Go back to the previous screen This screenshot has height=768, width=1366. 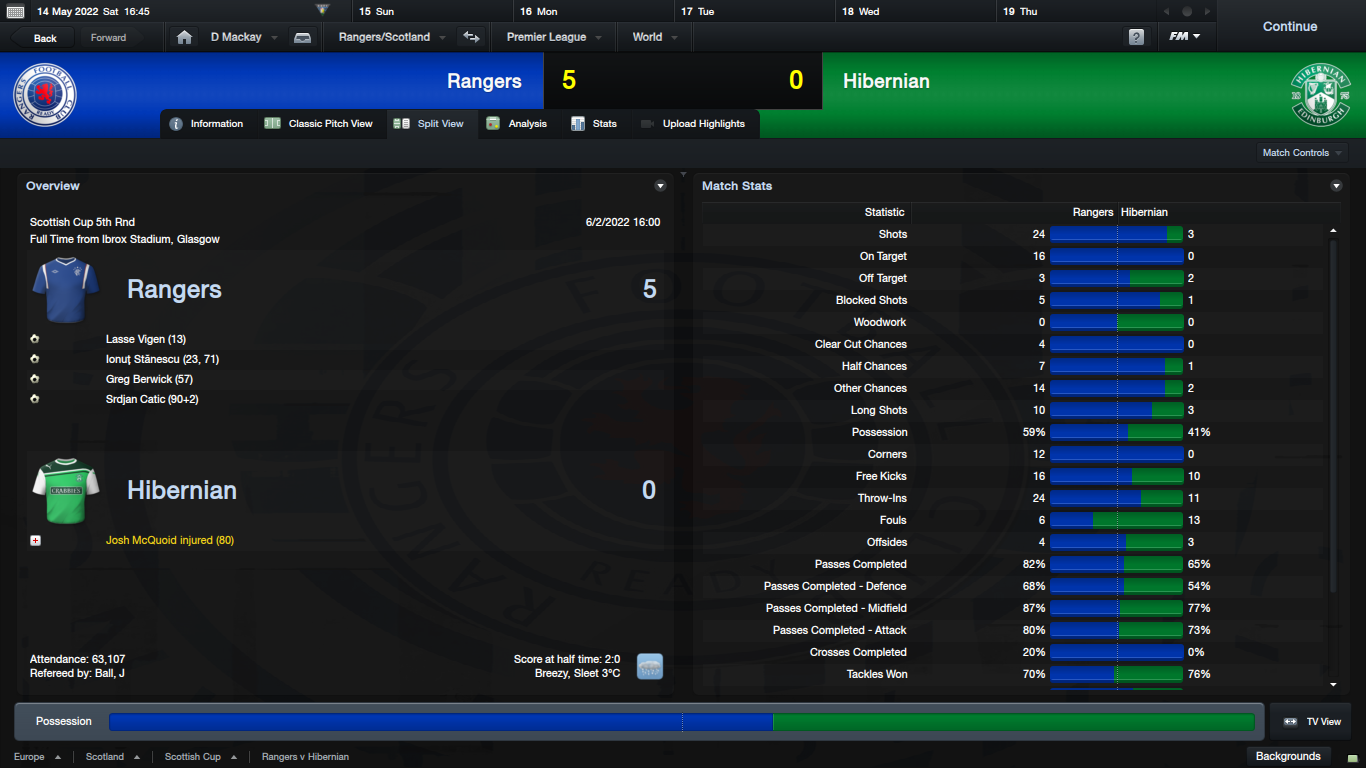[45, 38]
